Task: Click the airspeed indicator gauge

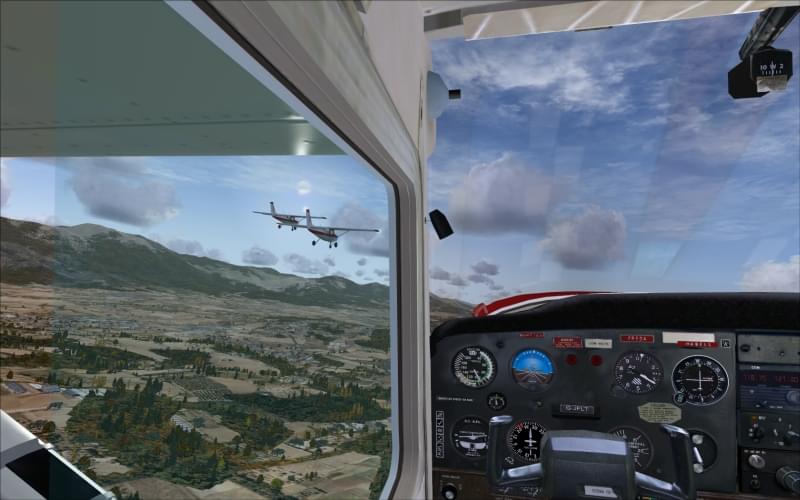Action: coord(473,366)
